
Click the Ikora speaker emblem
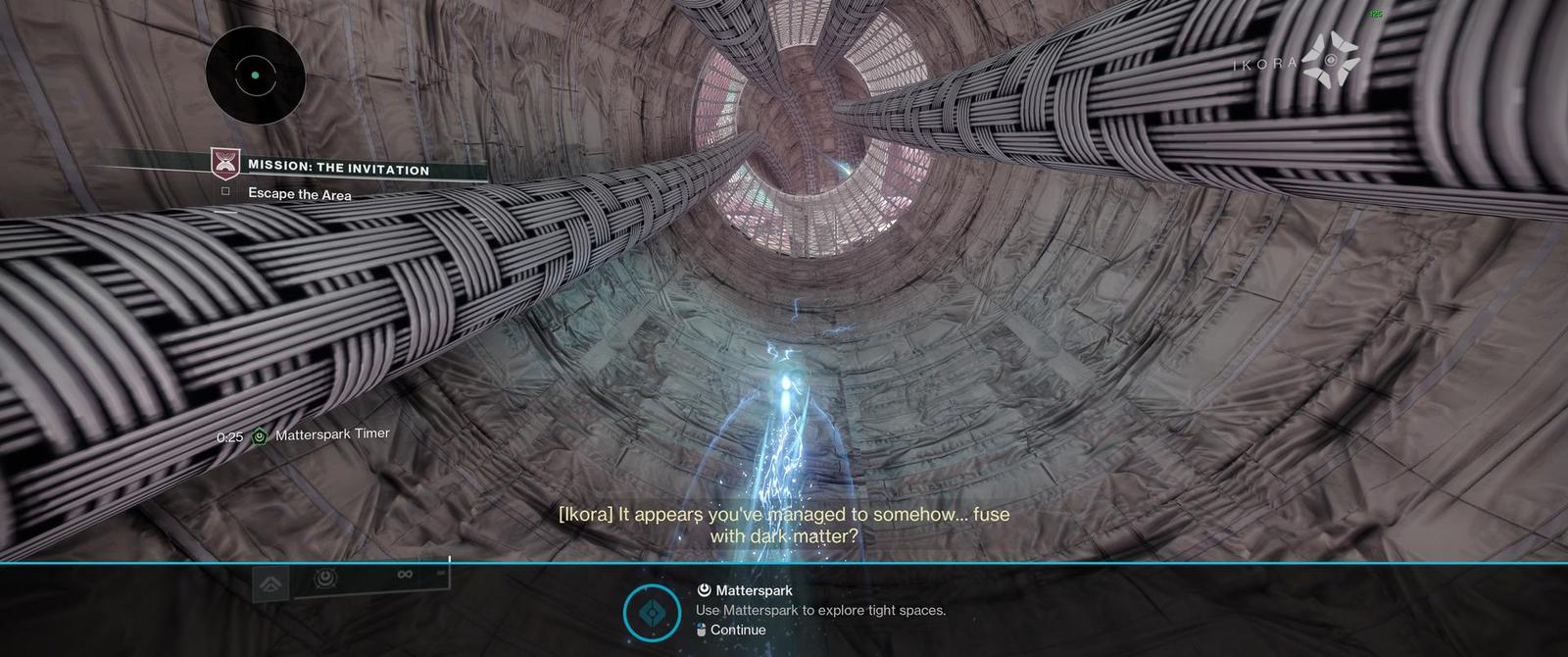(x=1330, y=60)
